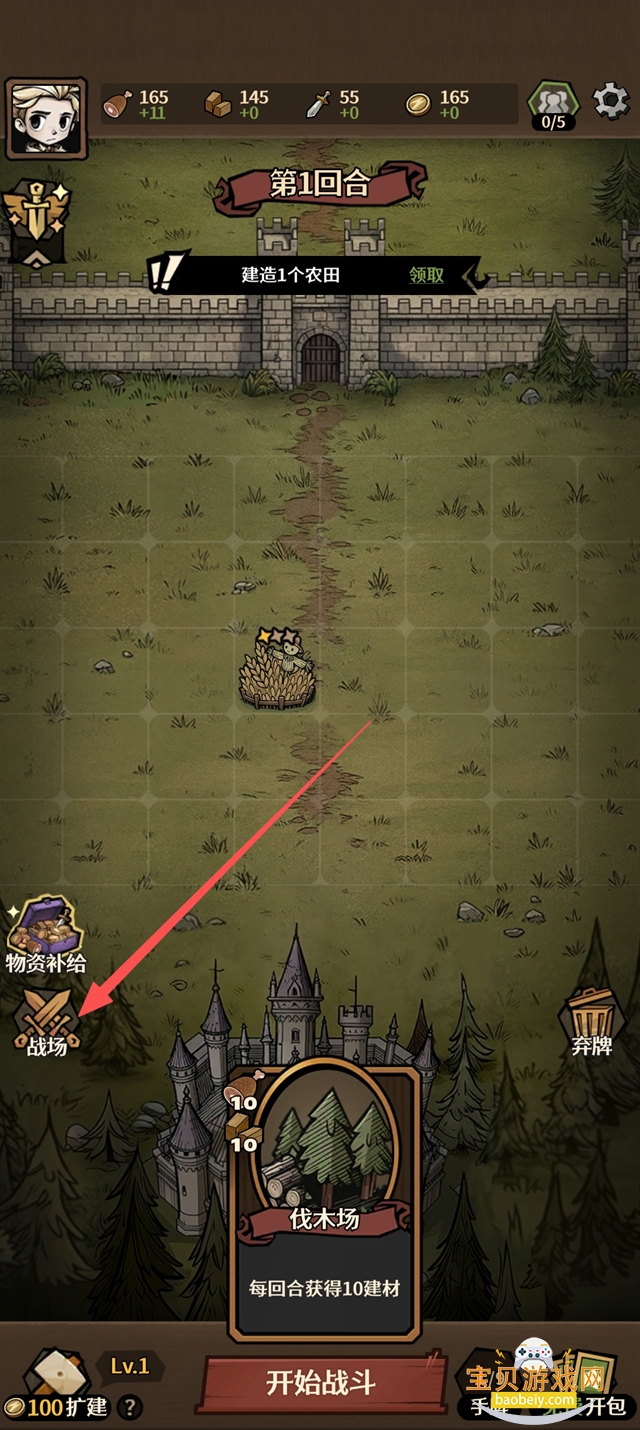Claim the 领取 farm quest reward

click(x=426, y=275)
